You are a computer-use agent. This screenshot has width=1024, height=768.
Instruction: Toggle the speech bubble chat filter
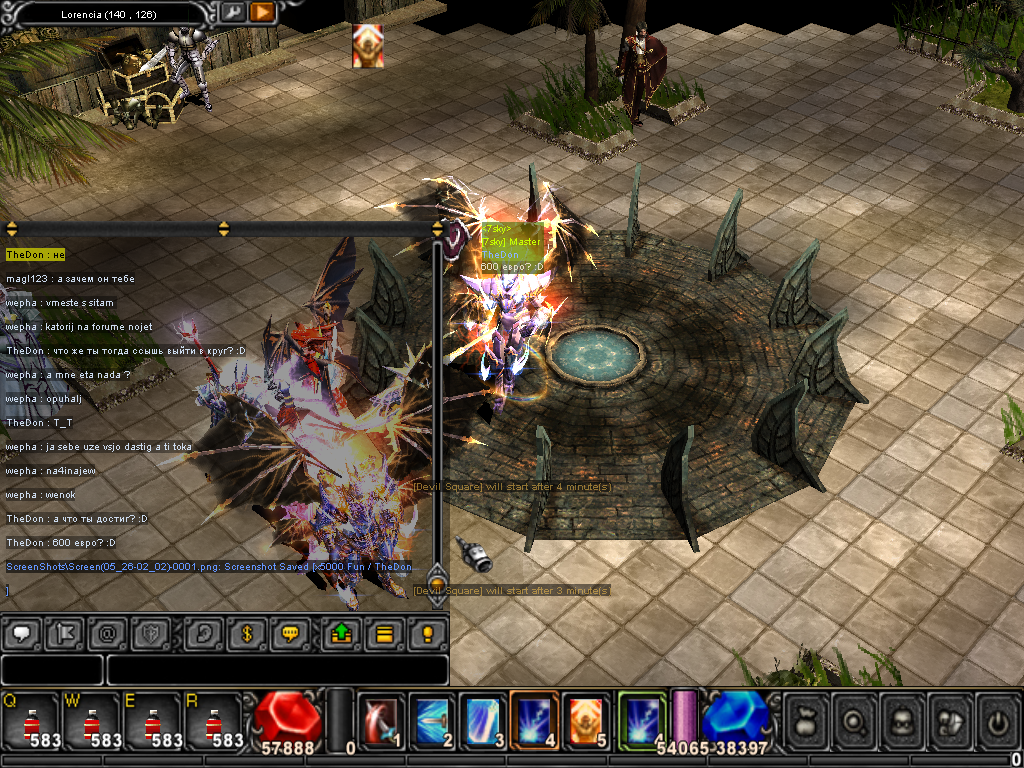[22, 633]
